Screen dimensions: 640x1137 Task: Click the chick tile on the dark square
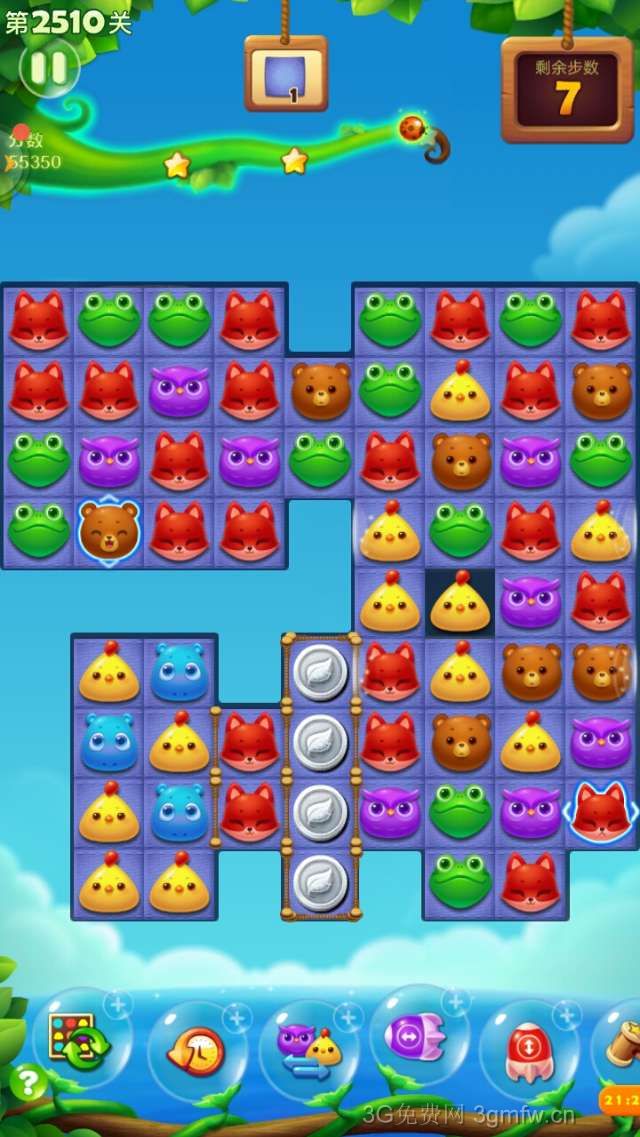coord(460,602)
